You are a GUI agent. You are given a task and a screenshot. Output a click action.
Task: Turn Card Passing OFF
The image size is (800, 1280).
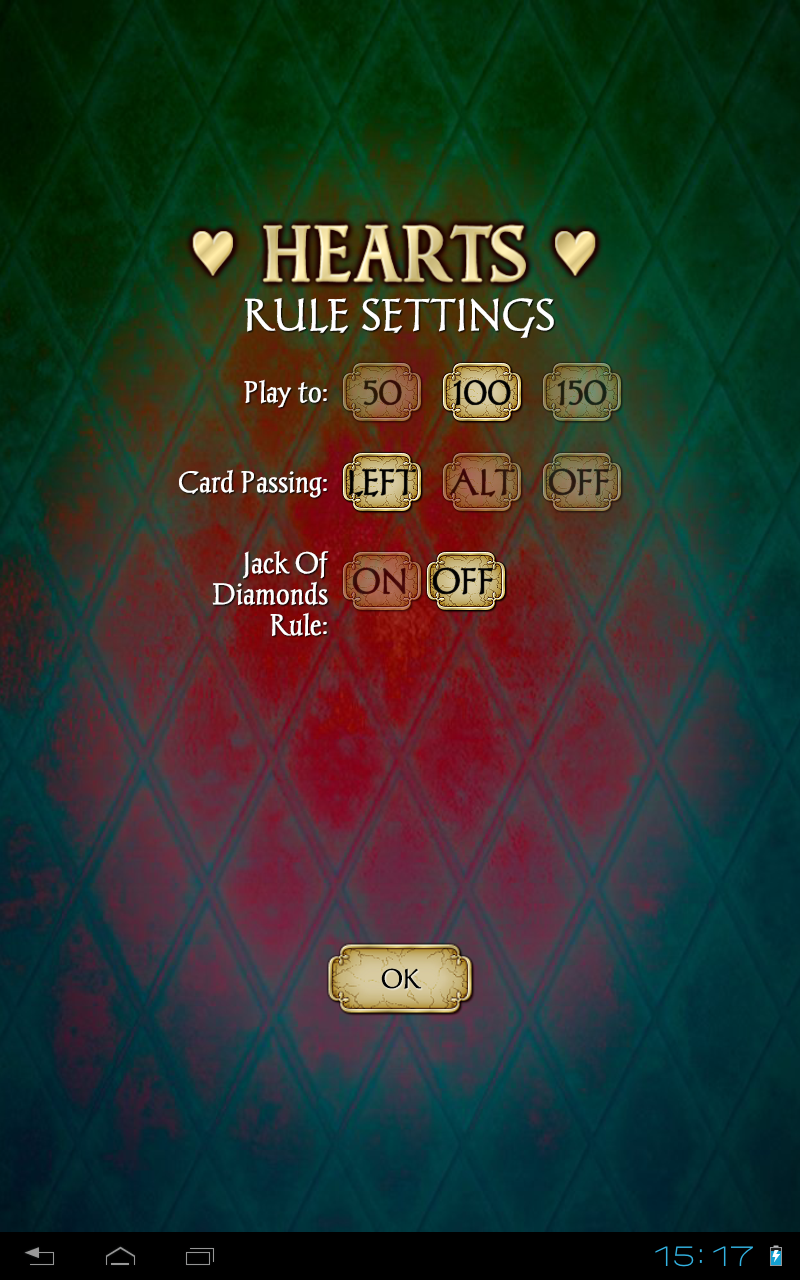(x=581, y=483)
